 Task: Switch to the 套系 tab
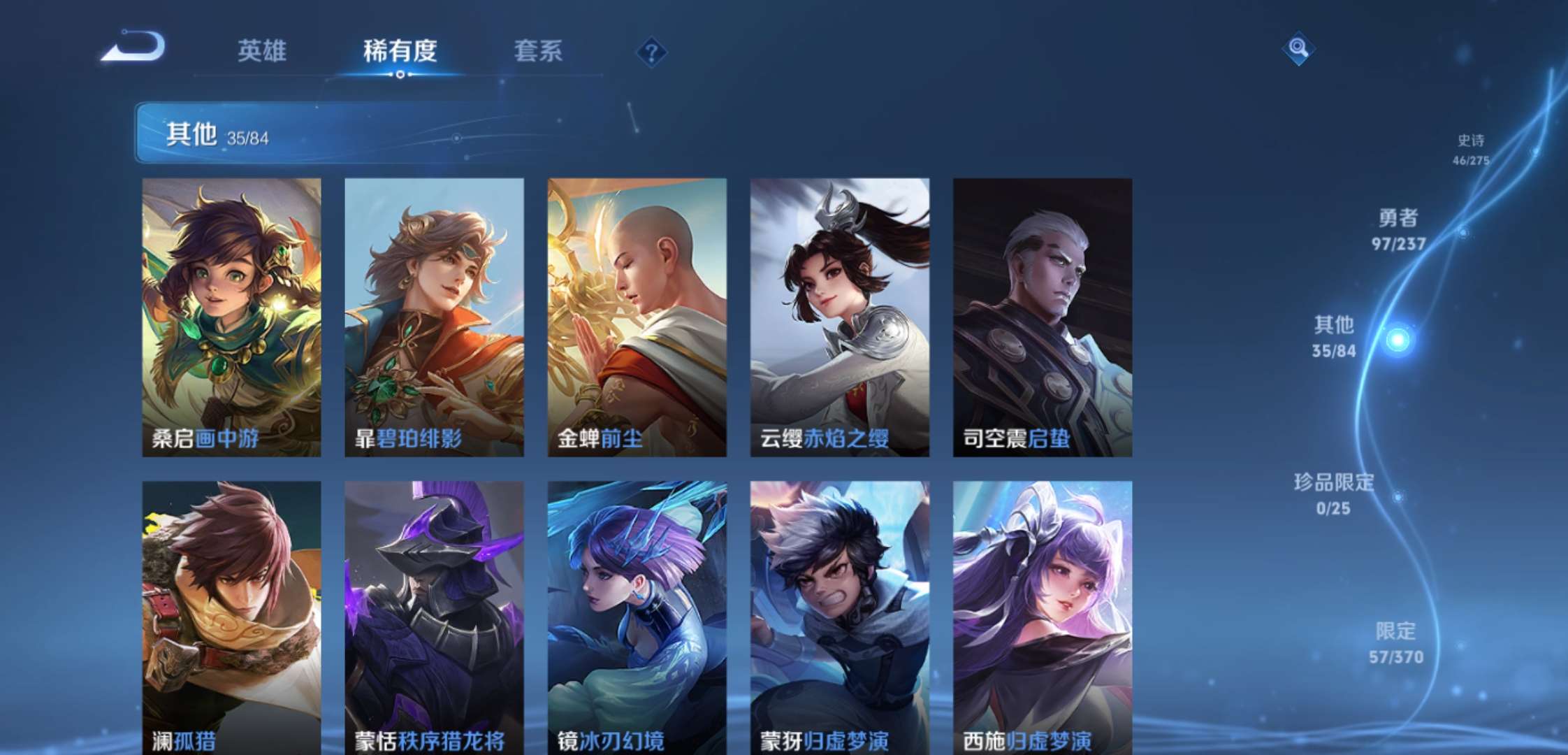538,52
